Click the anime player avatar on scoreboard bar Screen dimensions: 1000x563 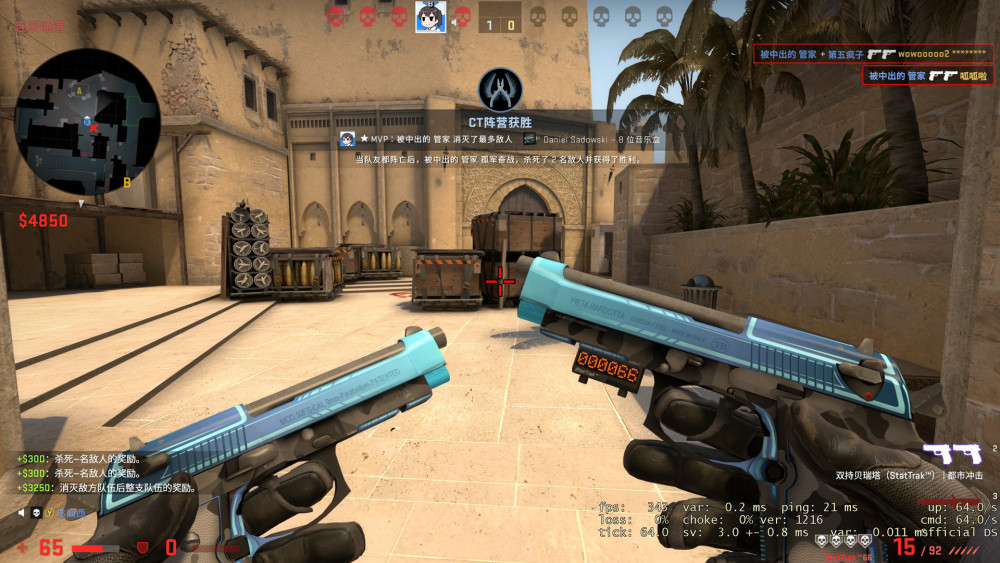coord(430,17)
